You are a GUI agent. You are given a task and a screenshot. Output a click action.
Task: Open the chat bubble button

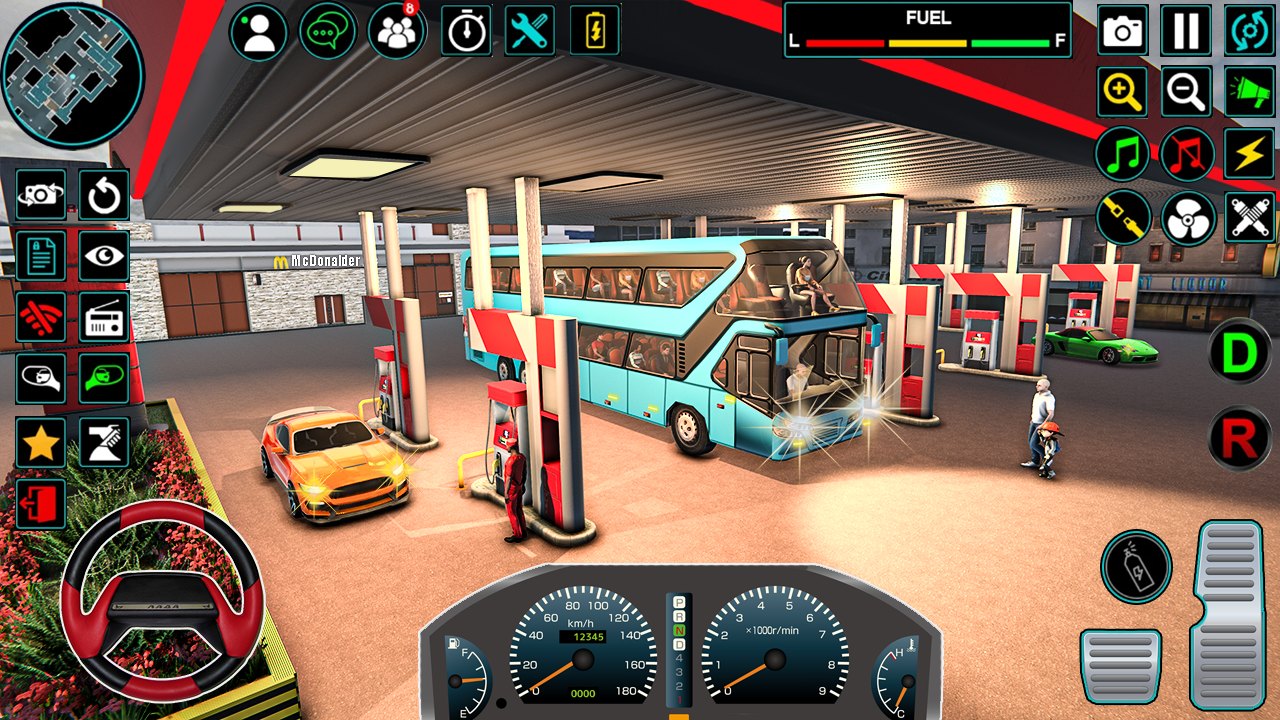[x=328, y=31]
